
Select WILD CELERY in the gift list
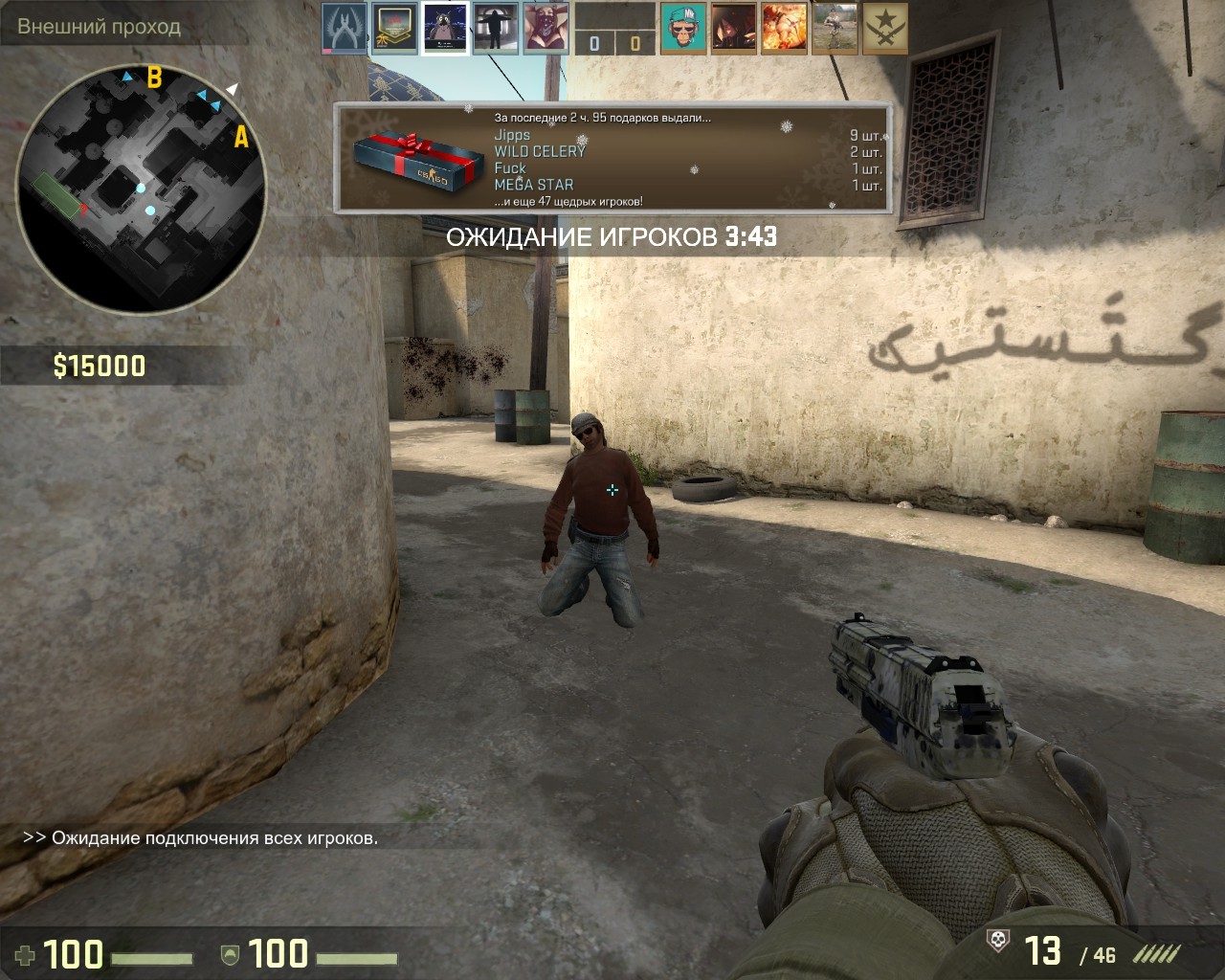click(540, 151)
